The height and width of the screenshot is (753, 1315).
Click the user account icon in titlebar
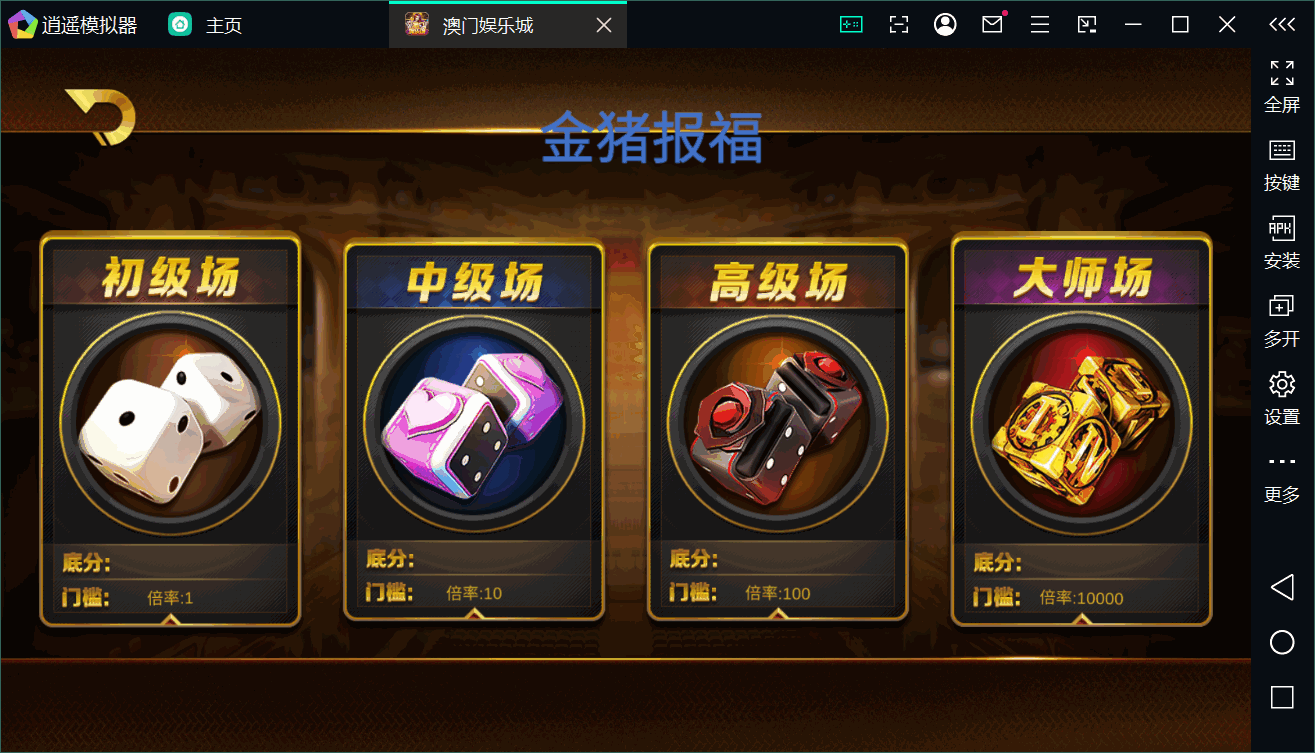click(945, 24)
